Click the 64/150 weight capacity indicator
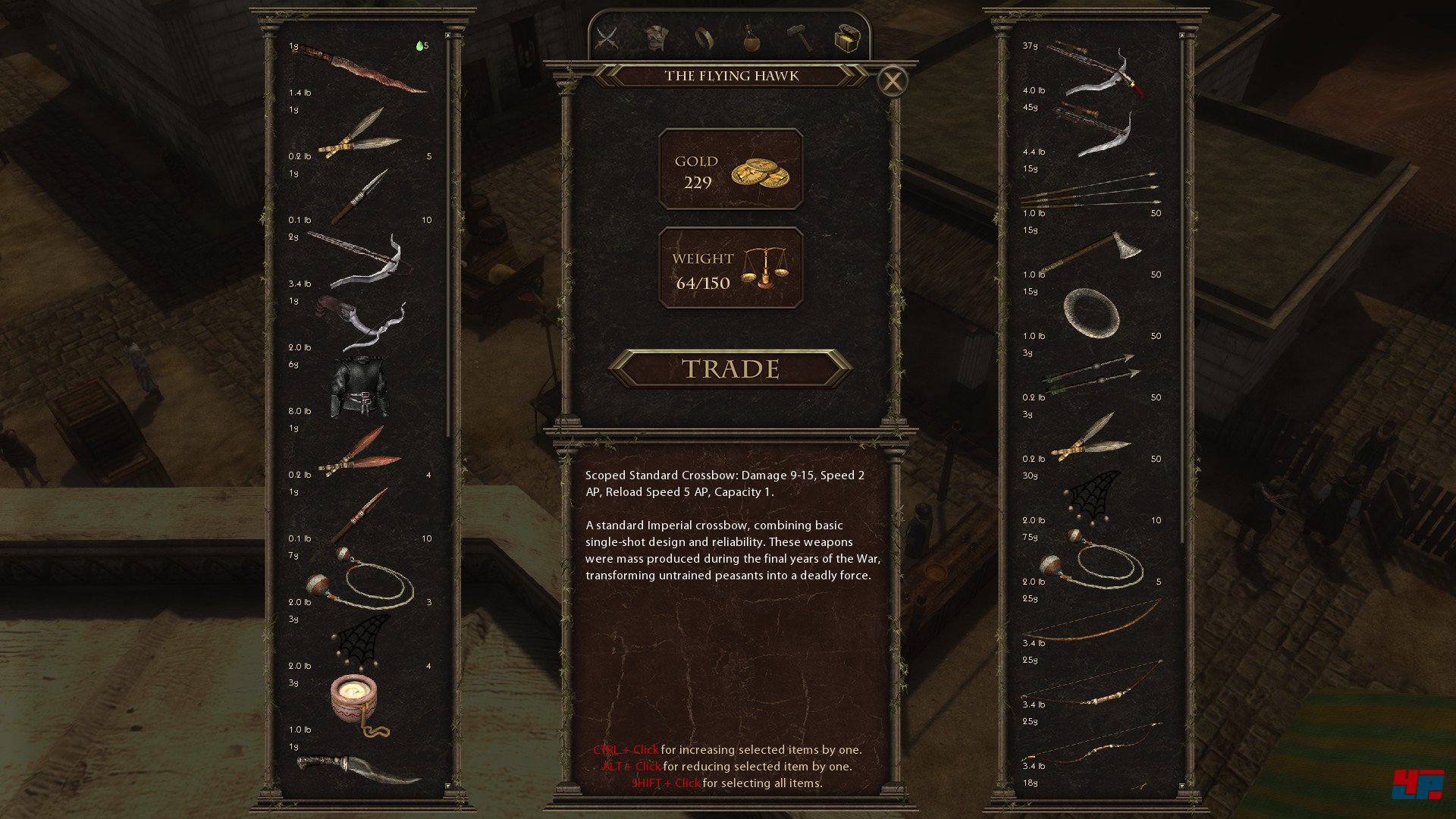Viewport: 1456px width, 819px height. (x=730, y=271)
